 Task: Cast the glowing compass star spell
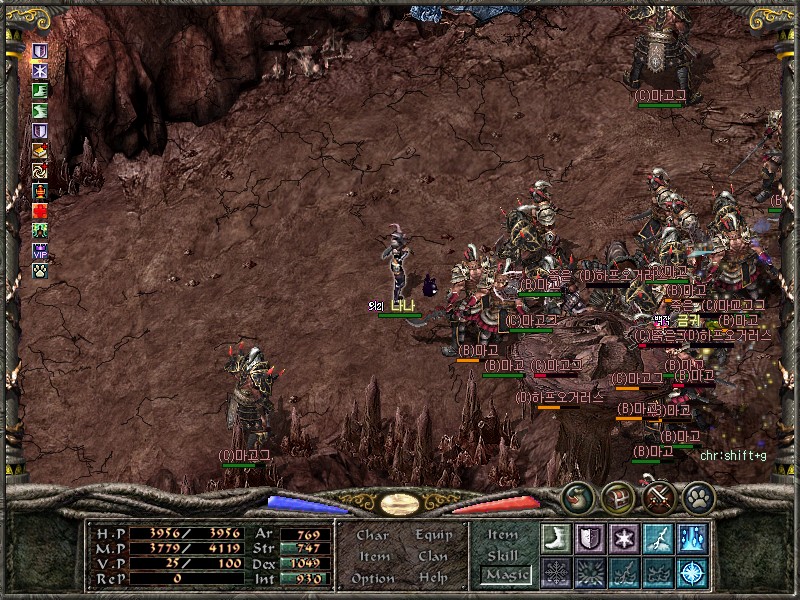coord(691,572)
